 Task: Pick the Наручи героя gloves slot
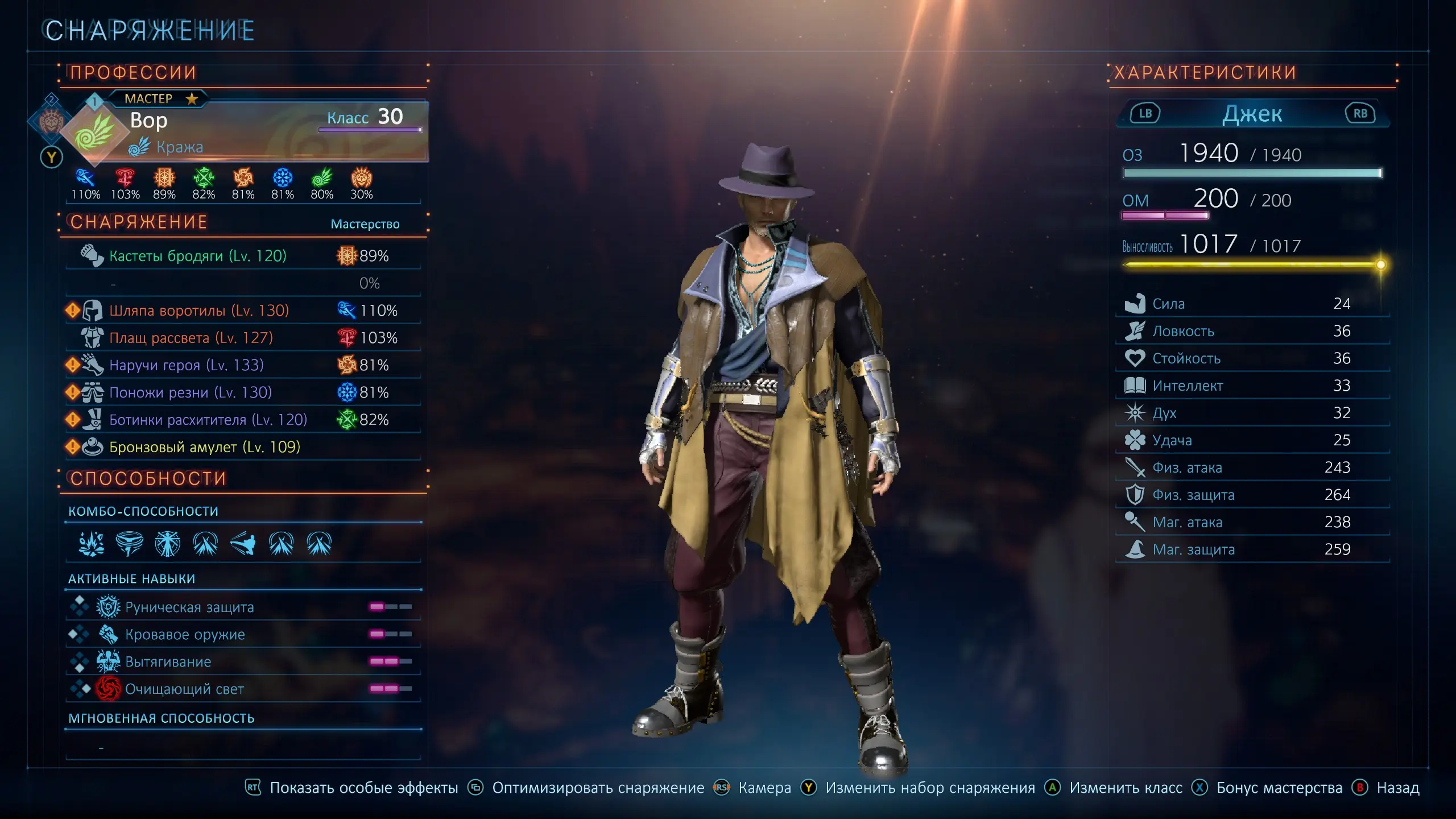pos(186,365)
